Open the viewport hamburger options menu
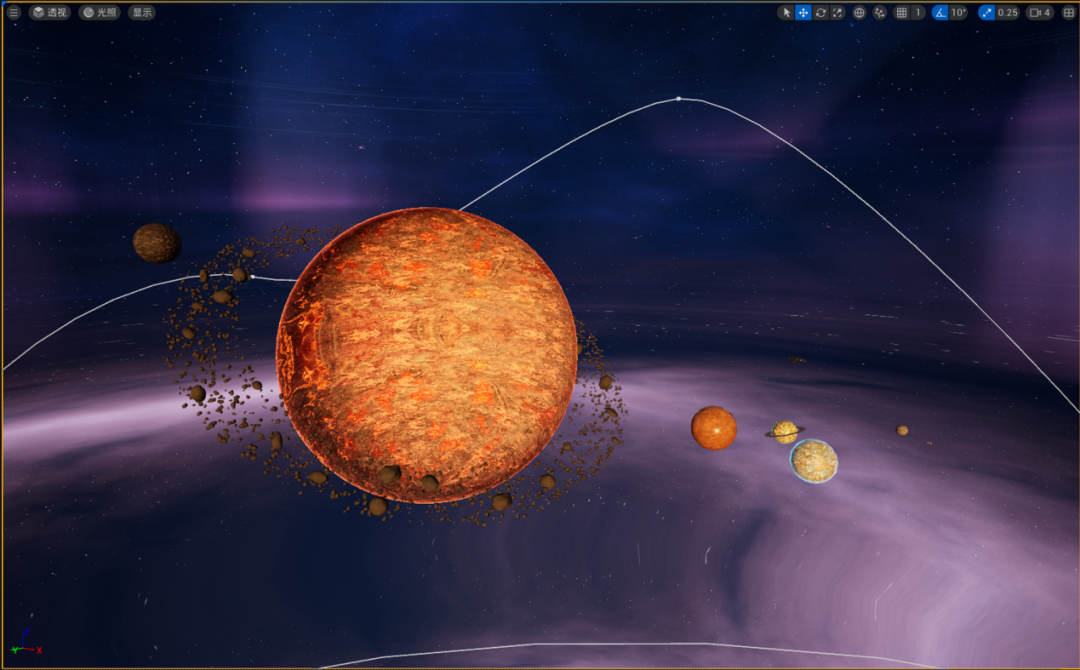The height and width of the screenshot is (670, 1080). [14, 13]
